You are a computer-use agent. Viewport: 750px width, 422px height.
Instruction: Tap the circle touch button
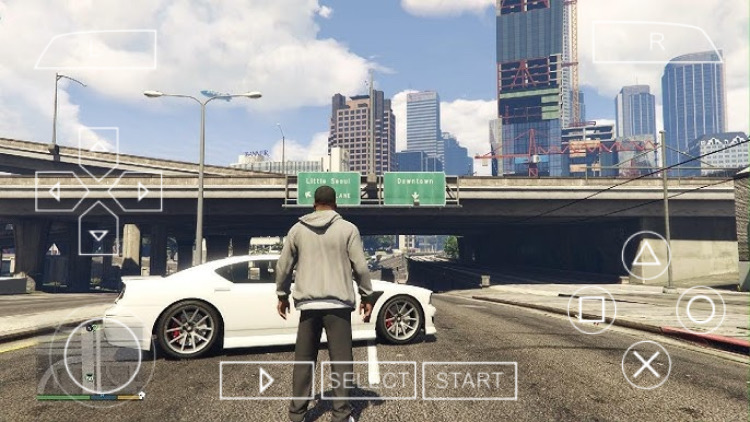point(701,309)
